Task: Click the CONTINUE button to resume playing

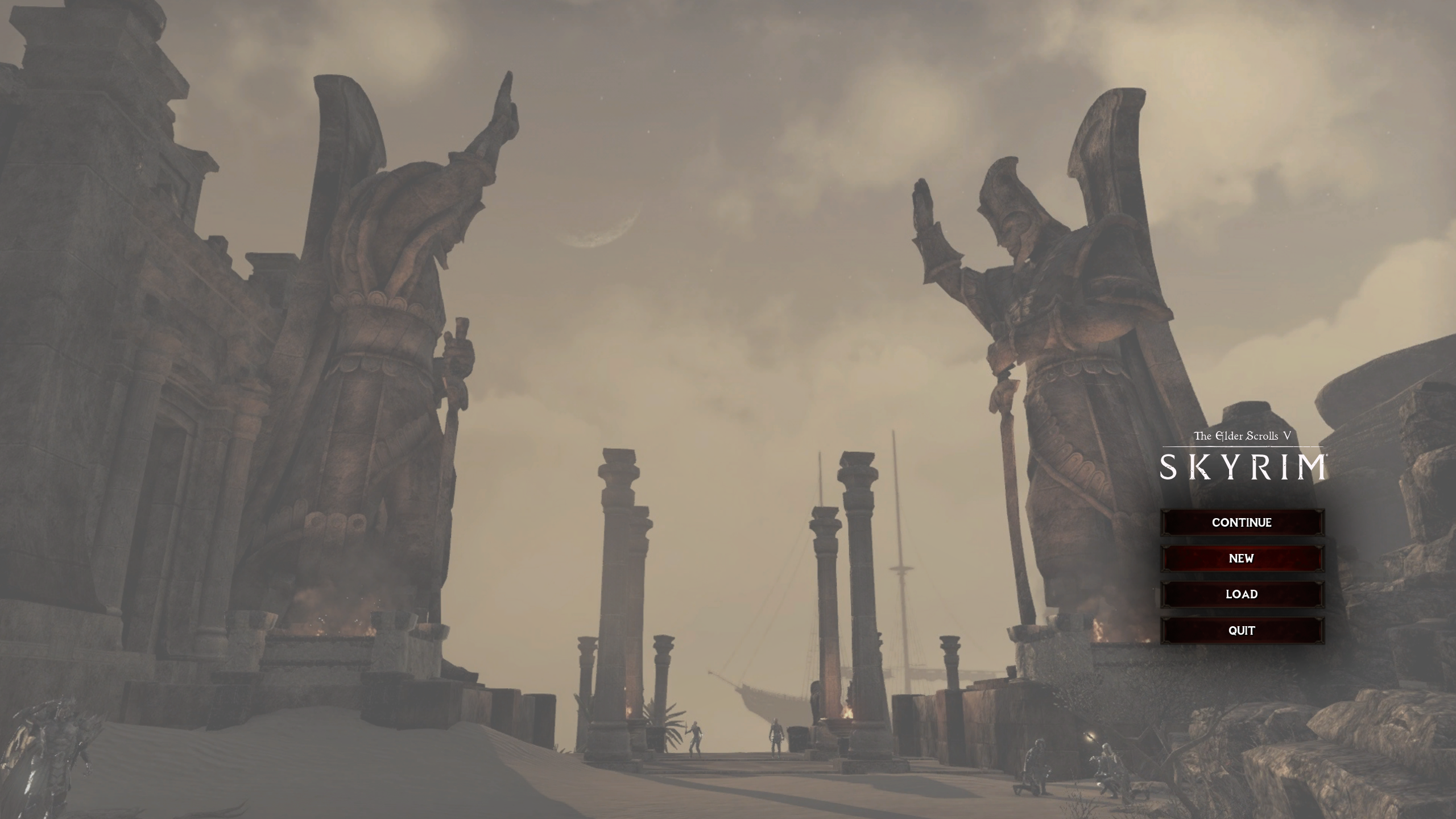Action: pyautogui.click(x=1243, y=522)
